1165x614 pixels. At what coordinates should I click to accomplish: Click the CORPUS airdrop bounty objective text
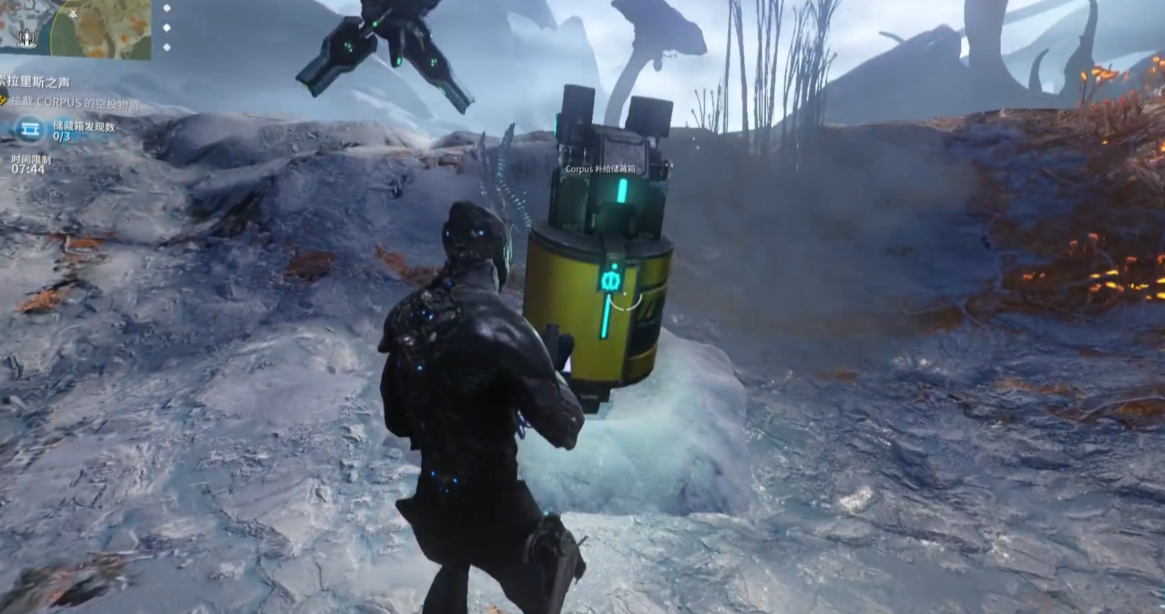point(74,104)
